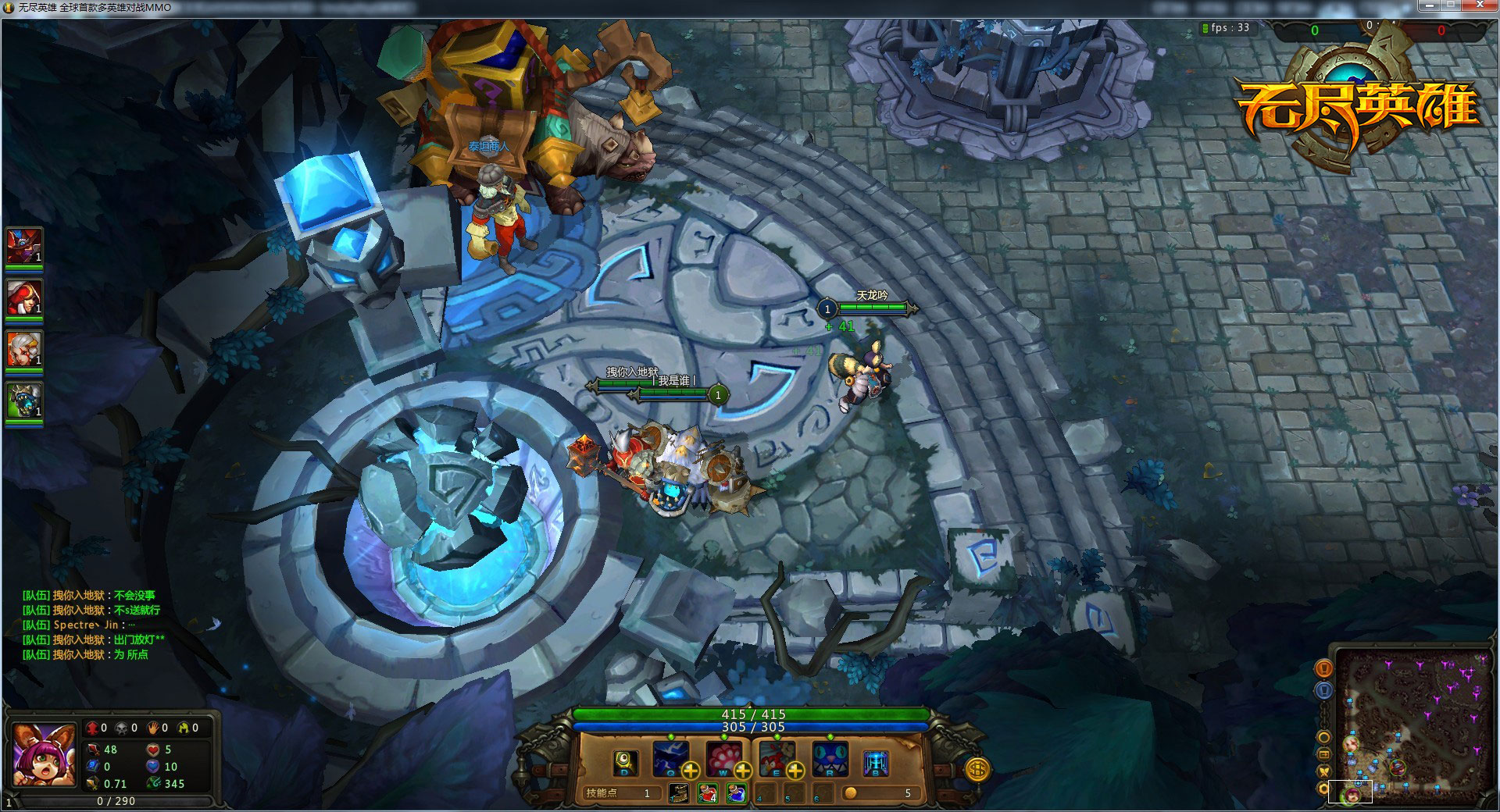The width and height of the screenshot is (1500, 812).
Task: Use the D yellow eye summoner spell
Action: click(625, 762)
